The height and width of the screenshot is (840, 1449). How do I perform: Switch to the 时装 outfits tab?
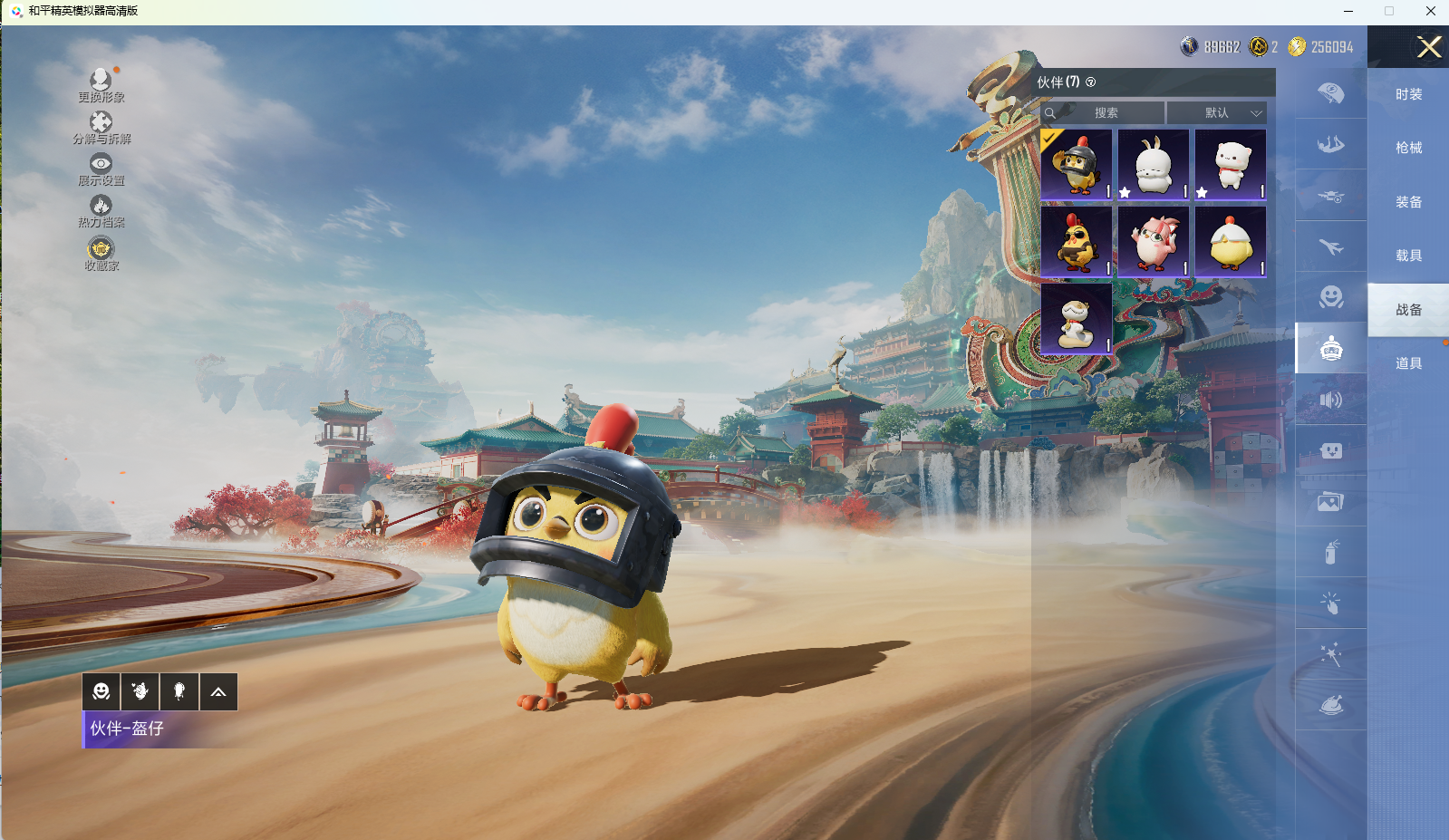click(x=1408, y=94)
